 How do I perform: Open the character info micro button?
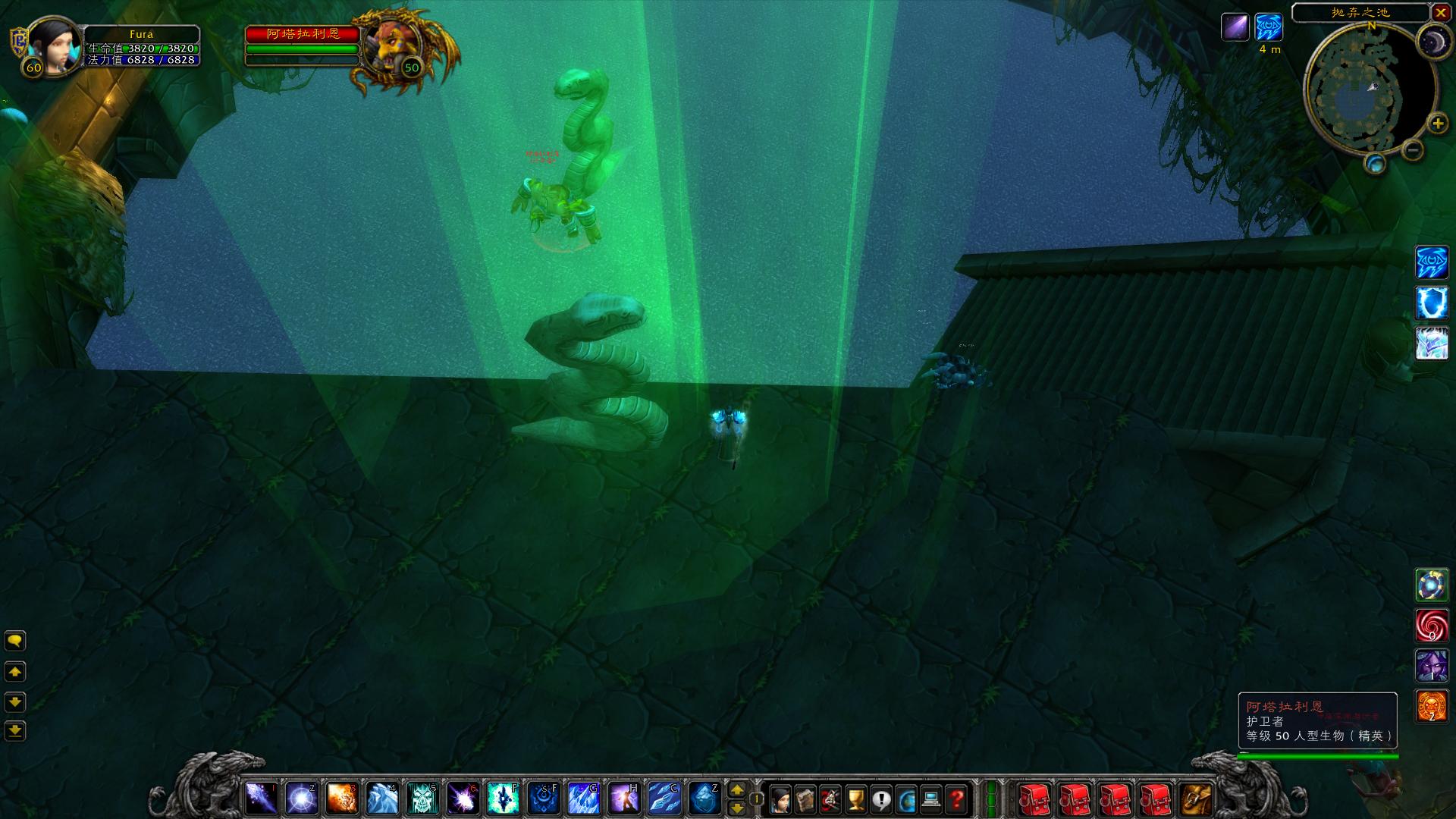(x=780, y=799)
